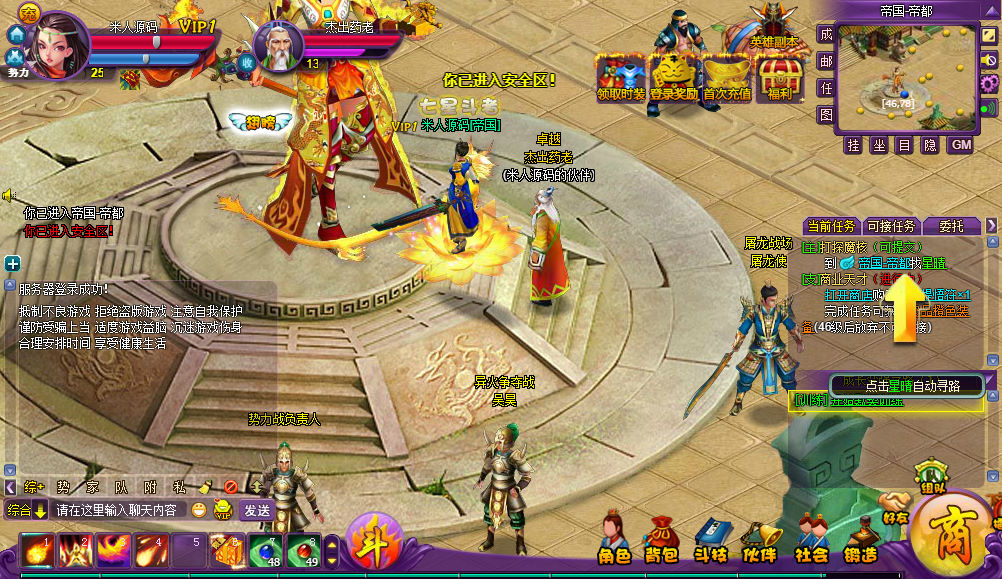Open the 福利 treasure chest icon

780,76
